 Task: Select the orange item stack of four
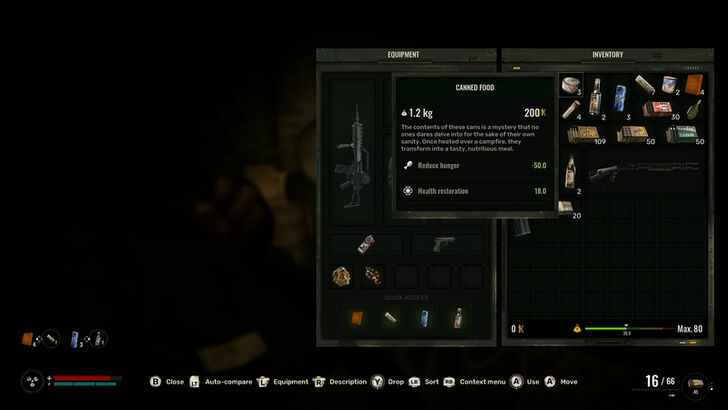693,86
